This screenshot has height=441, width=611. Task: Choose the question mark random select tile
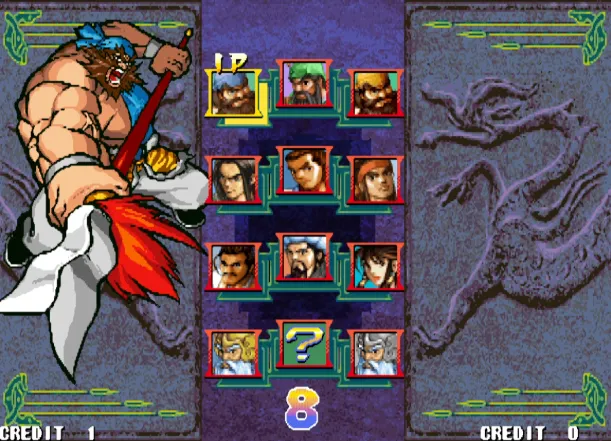pos(304,344)
